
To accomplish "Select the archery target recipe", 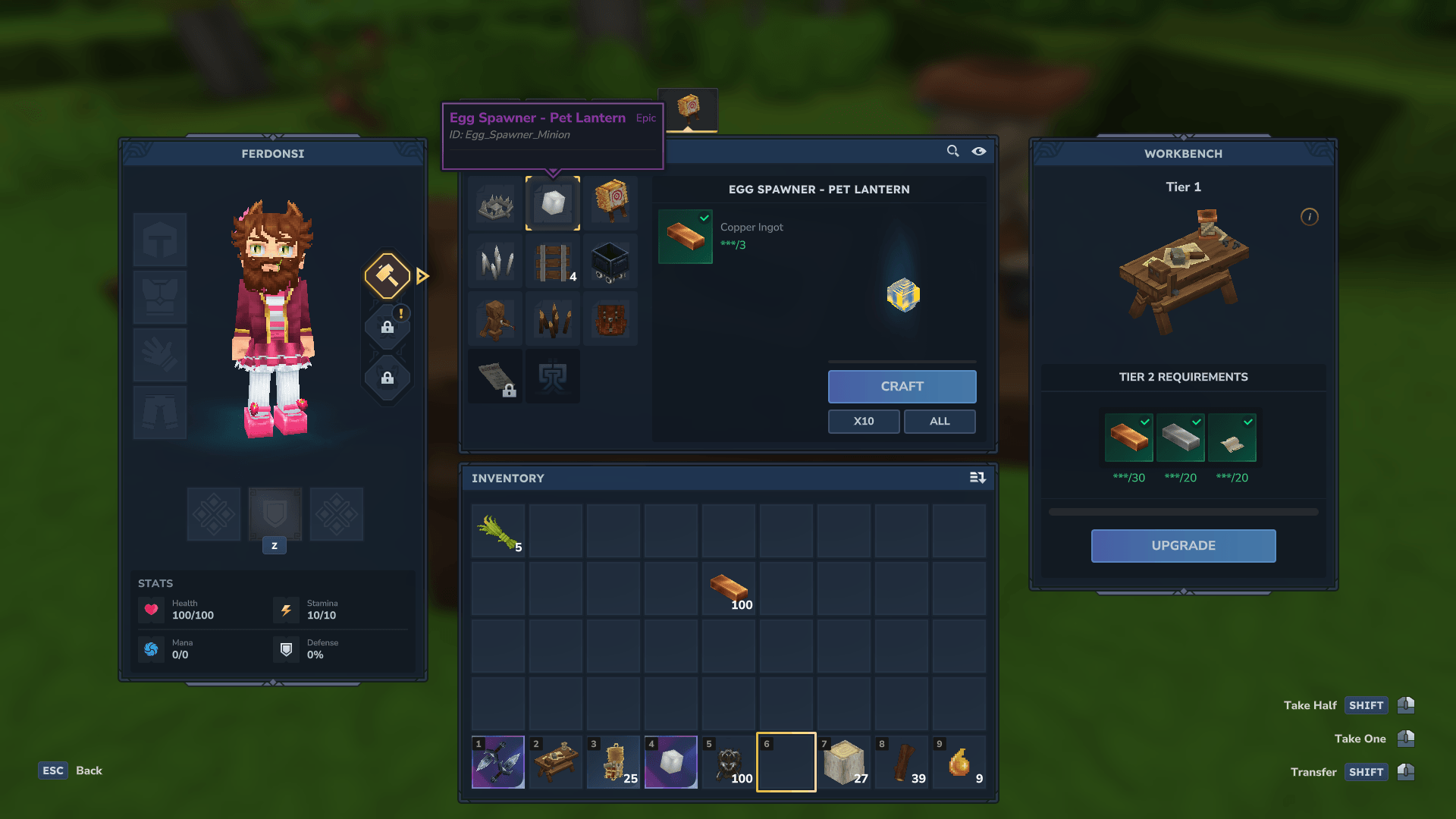I will click(611, 202).
